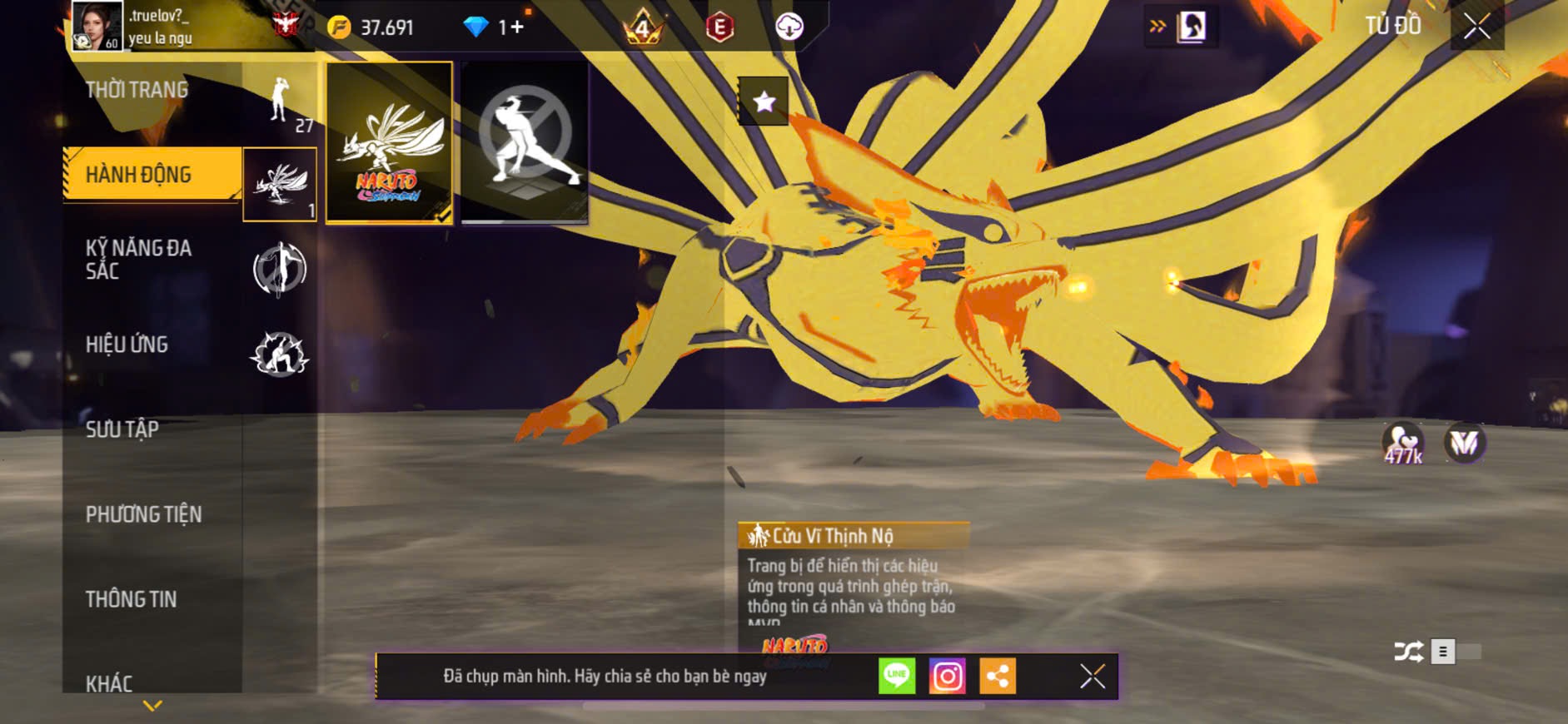Share screenshot via LINE
This screenshot has width=1568, height=724.
click(x=897, y=676)
